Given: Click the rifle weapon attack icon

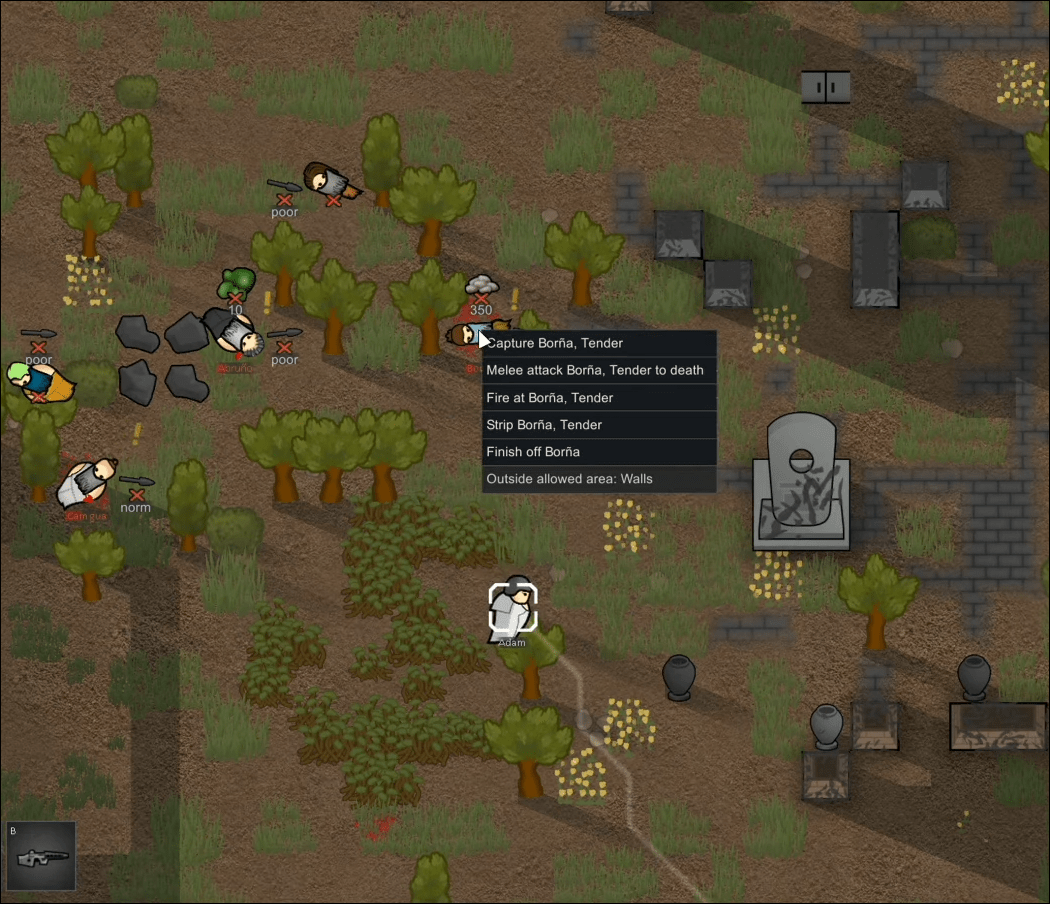Looking at the screenshot, I should [x=40, y=856].
